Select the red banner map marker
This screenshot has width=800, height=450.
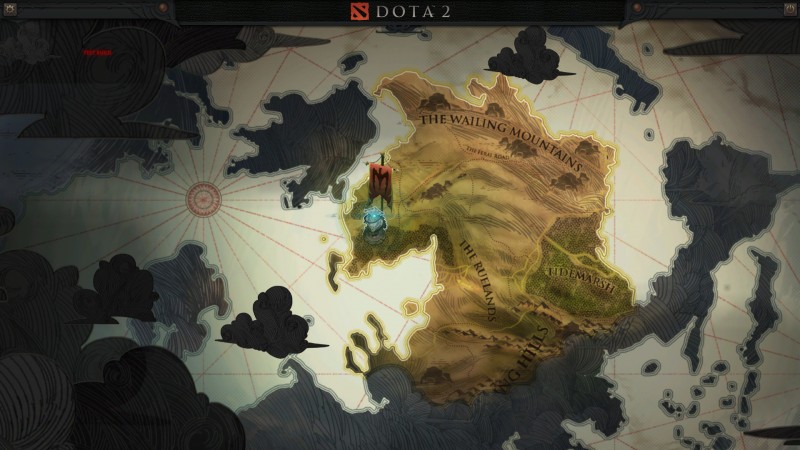[381, 181]
